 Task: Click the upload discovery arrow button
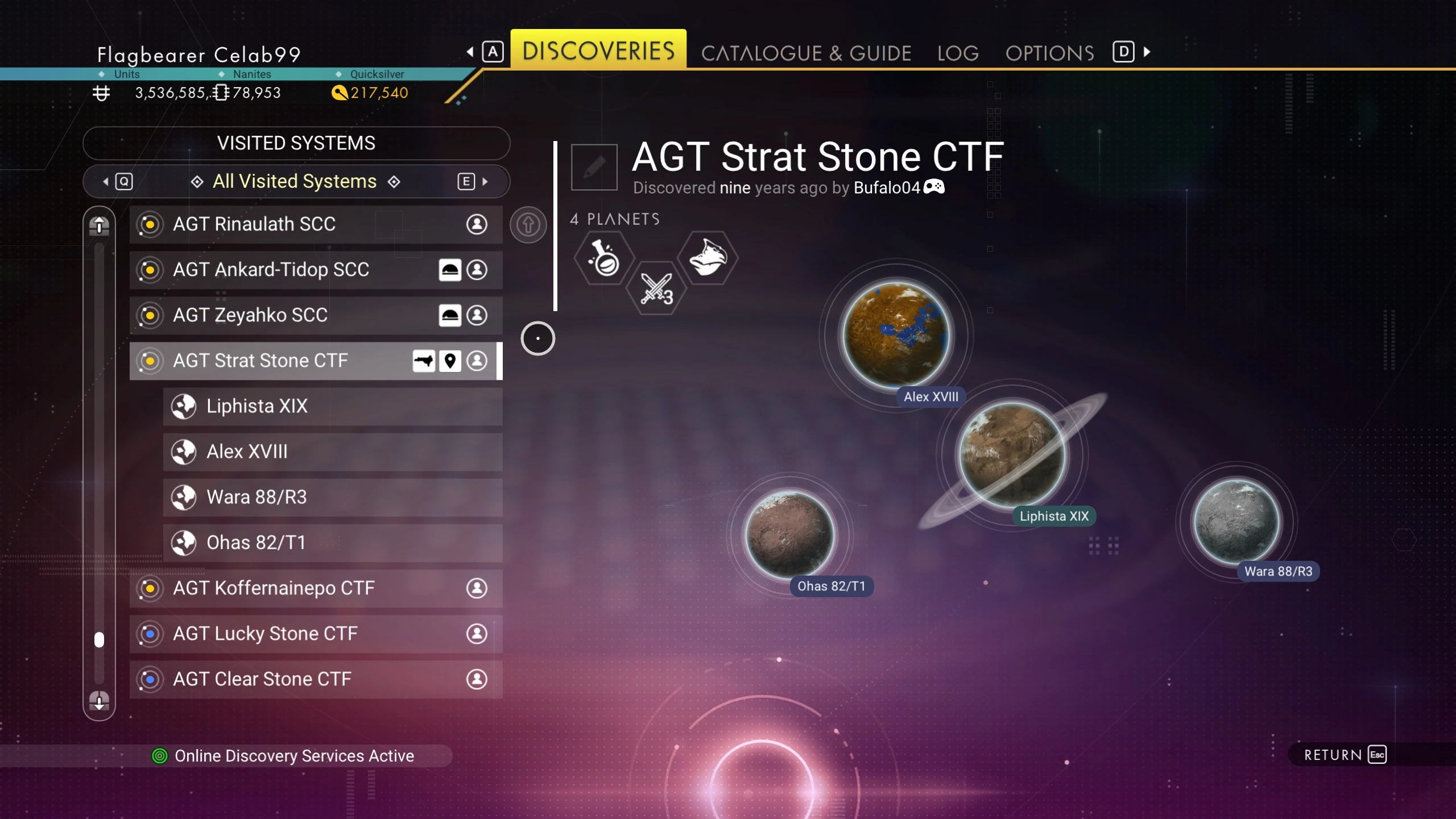tap(528, 225)
